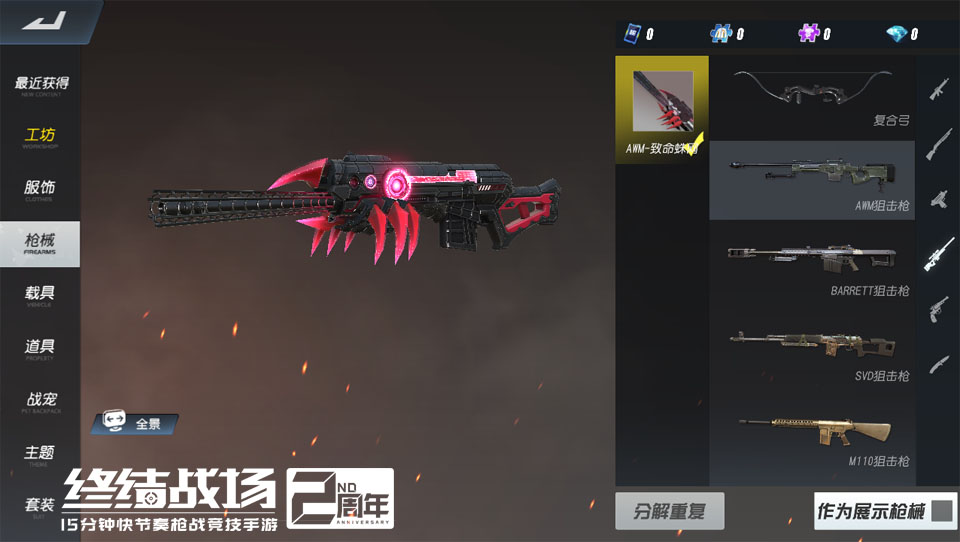
Task: Tick the 作为展示枪械 display weapon checkbox
Action: [941, 512]
